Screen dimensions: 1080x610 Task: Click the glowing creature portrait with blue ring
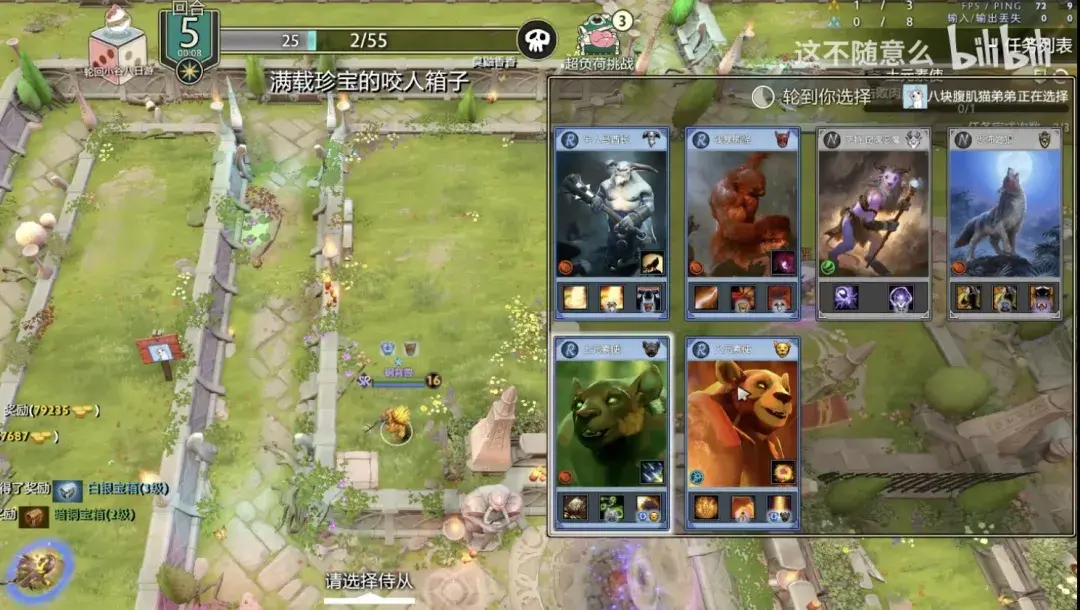coord(37,567)
